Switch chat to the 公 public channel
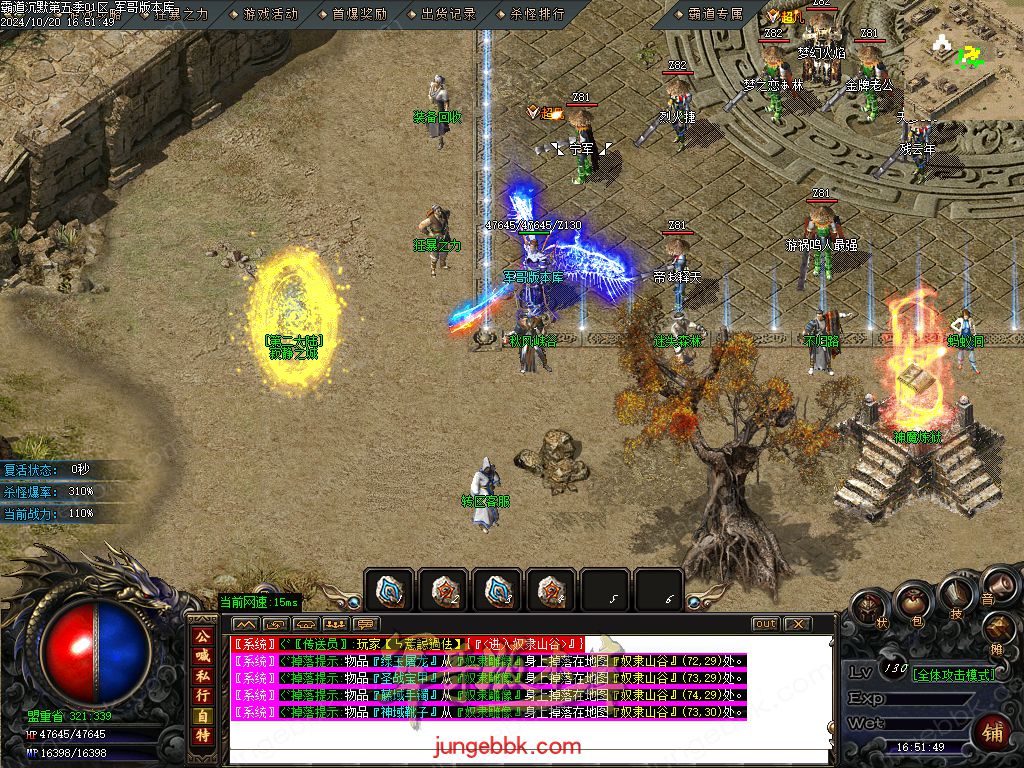Screen dimensions: 1024x768 [203, 636]
